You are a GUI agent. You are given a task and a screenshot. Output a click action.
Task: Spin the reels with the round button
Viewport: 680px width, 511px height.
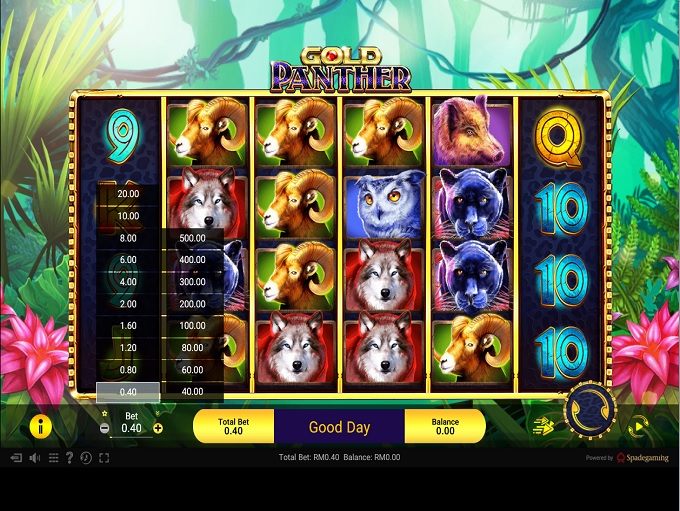(589, 409)
